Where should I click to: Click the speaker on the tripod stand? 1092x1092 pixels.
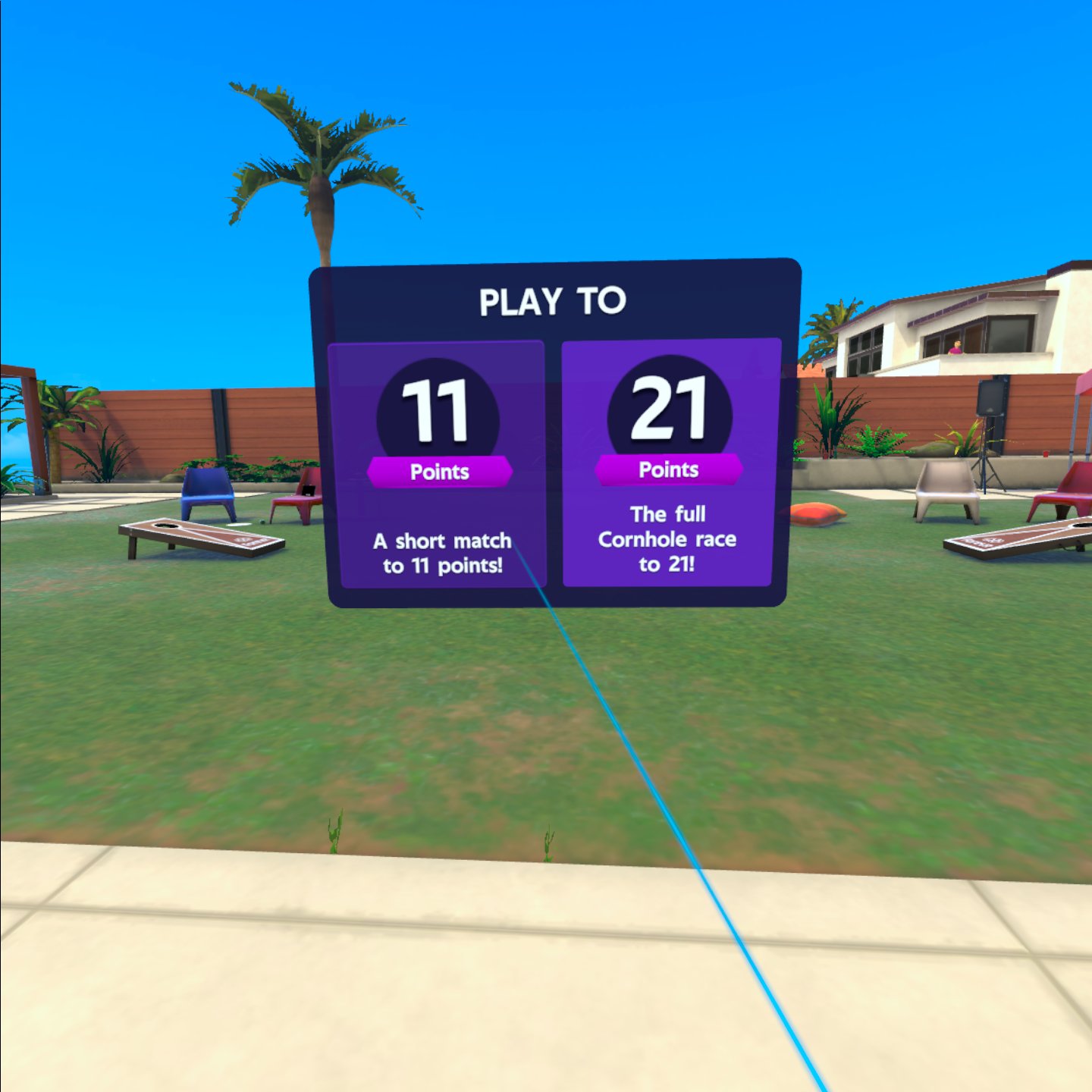pyautogui.click(x=990, y=398)
